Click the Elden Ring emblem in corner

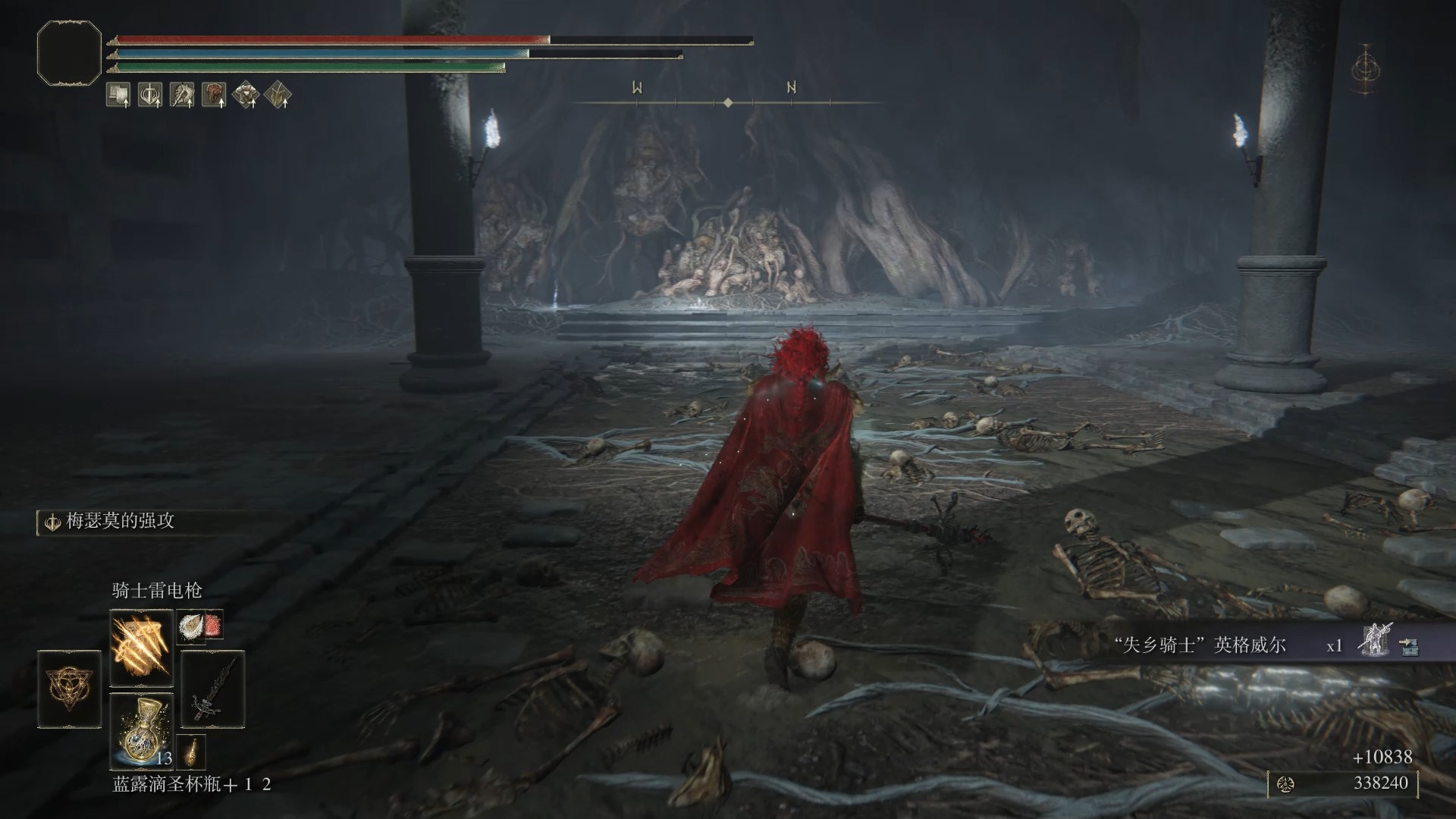click(1366, 70)
